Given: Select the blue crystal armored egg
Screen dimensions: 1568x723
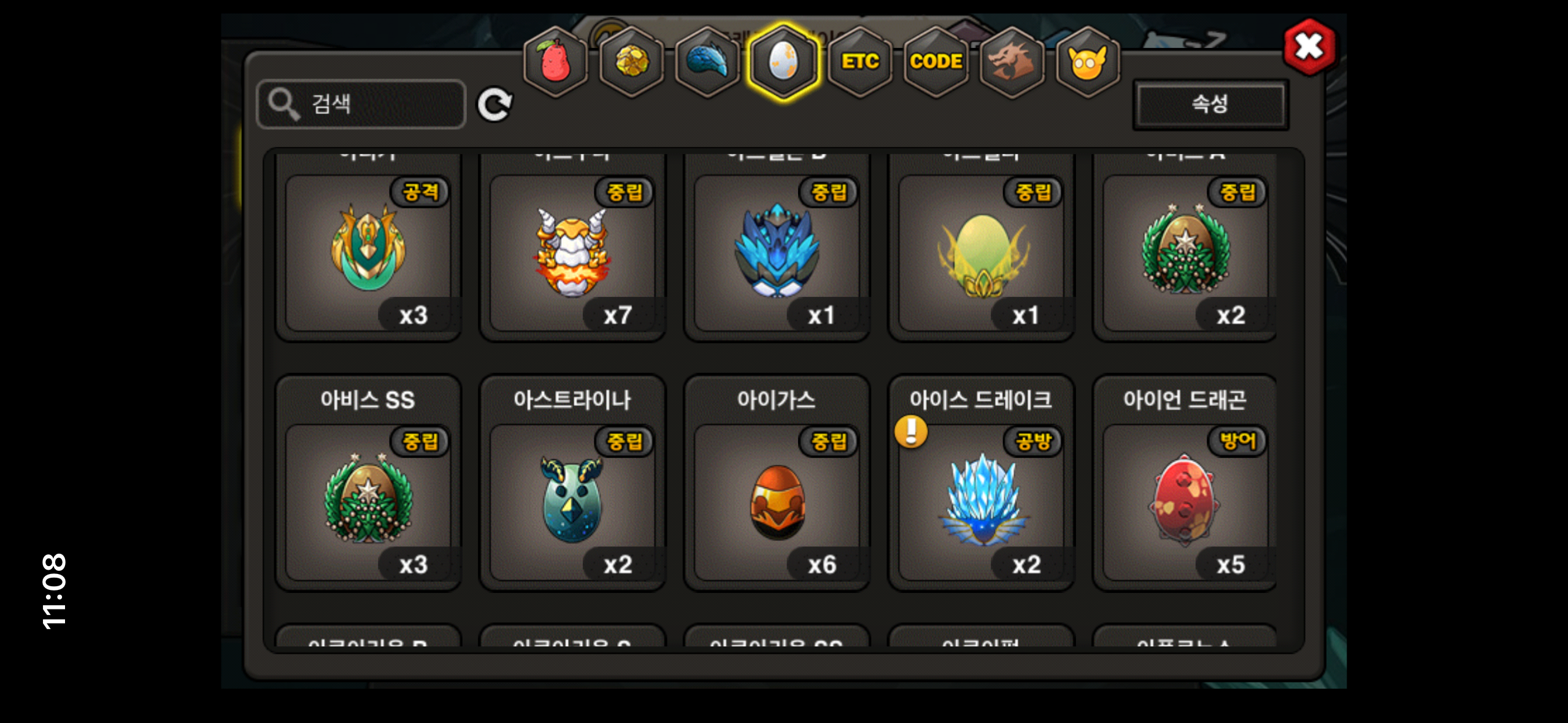Looking at the screenshot, I should [x=777, y=253].
